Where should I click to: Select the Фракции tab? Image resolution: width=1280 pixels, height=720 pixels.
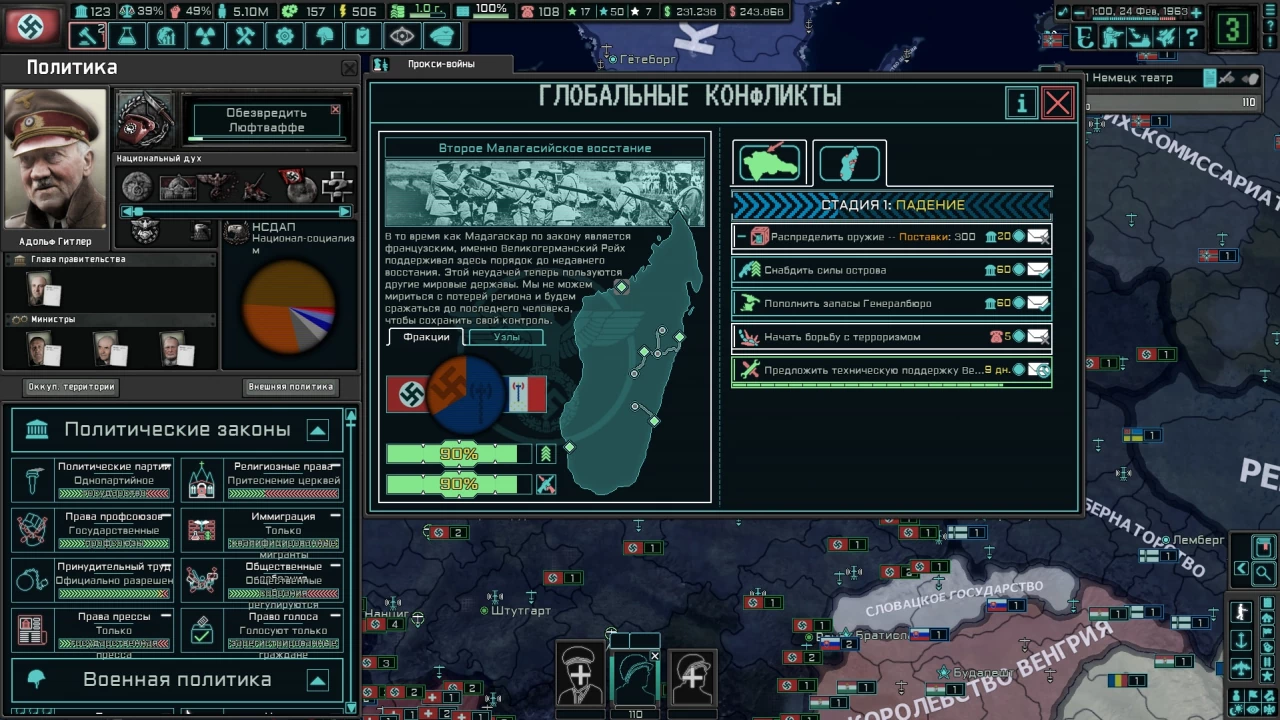click(x=426, y=337)
